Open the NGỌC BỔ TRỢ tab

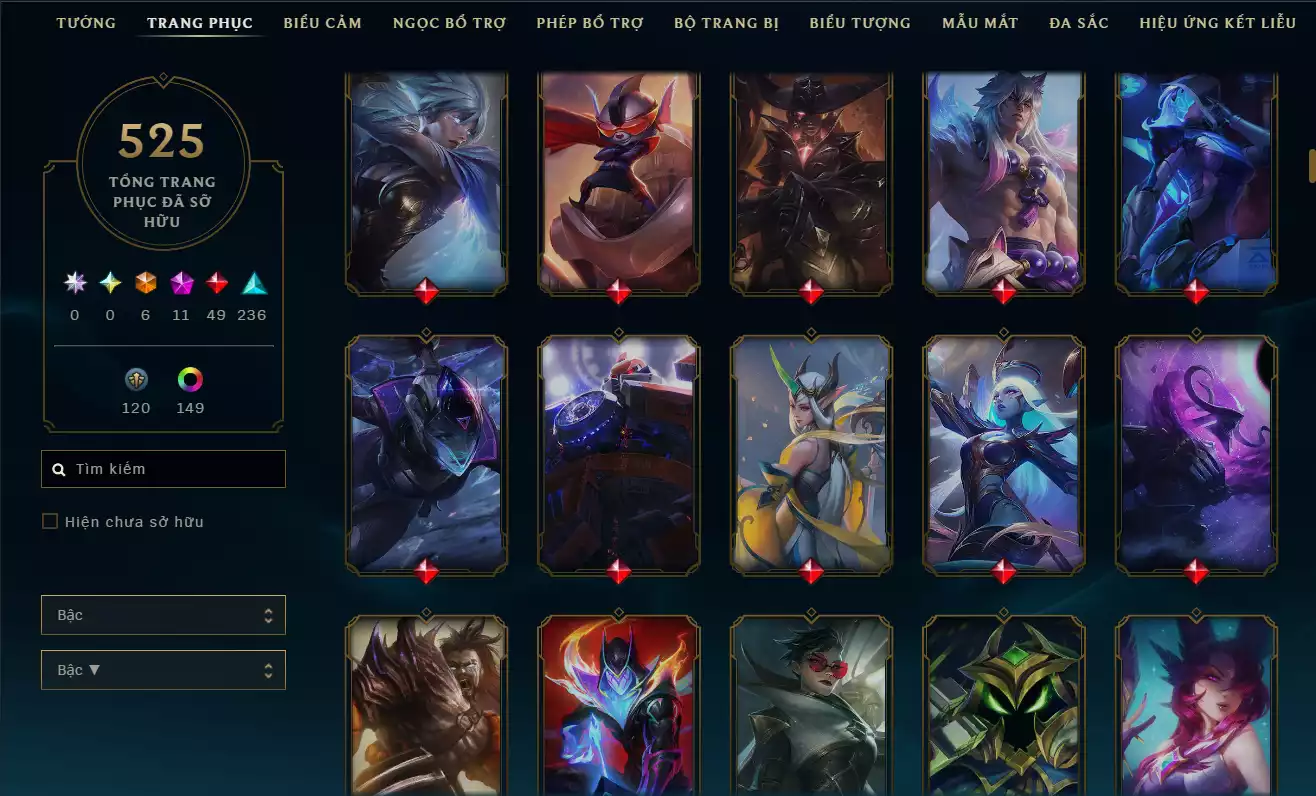pos(449,22)
